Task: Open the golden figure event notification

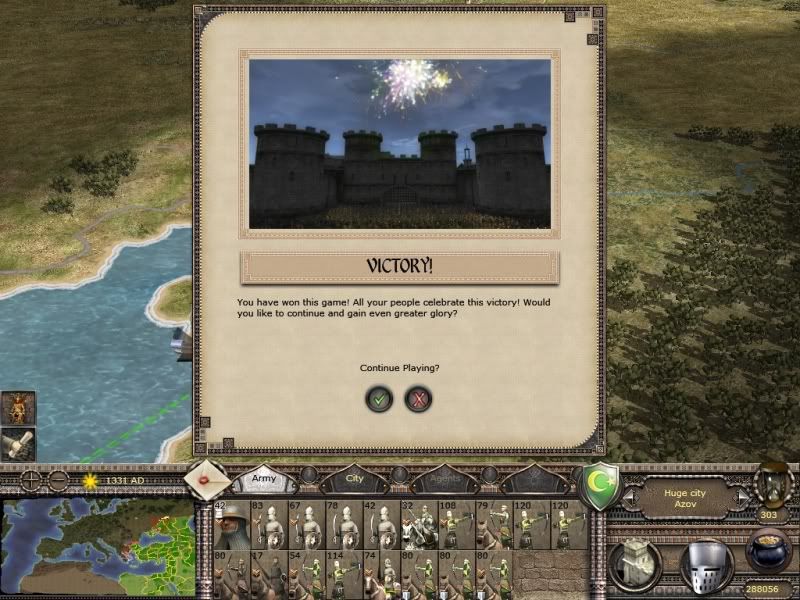Action: [18, 407]
